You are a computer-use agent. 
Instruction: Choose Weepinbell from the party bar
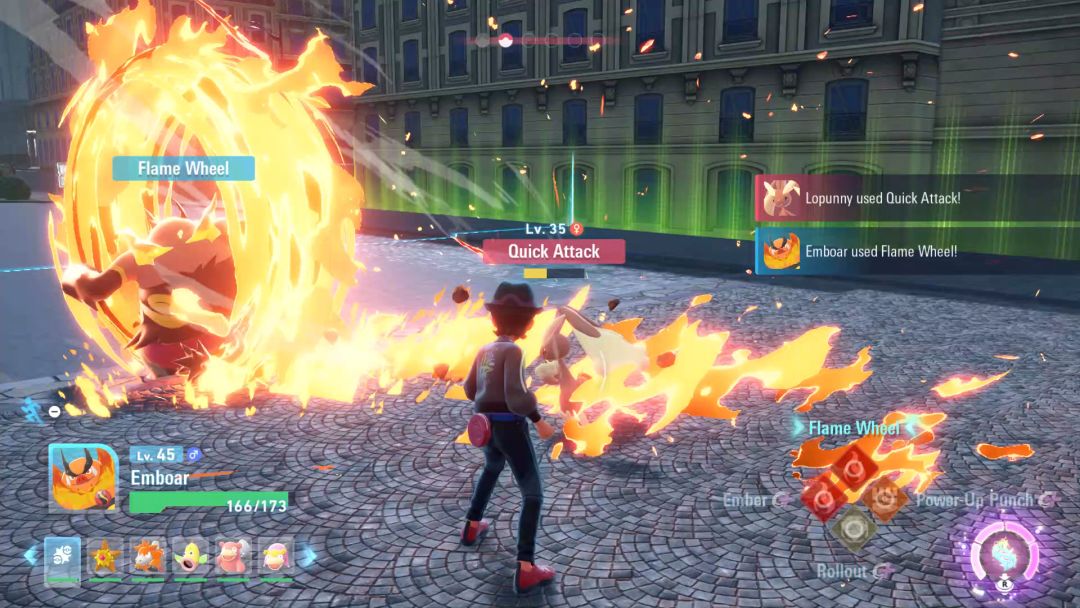pos(190,556)
